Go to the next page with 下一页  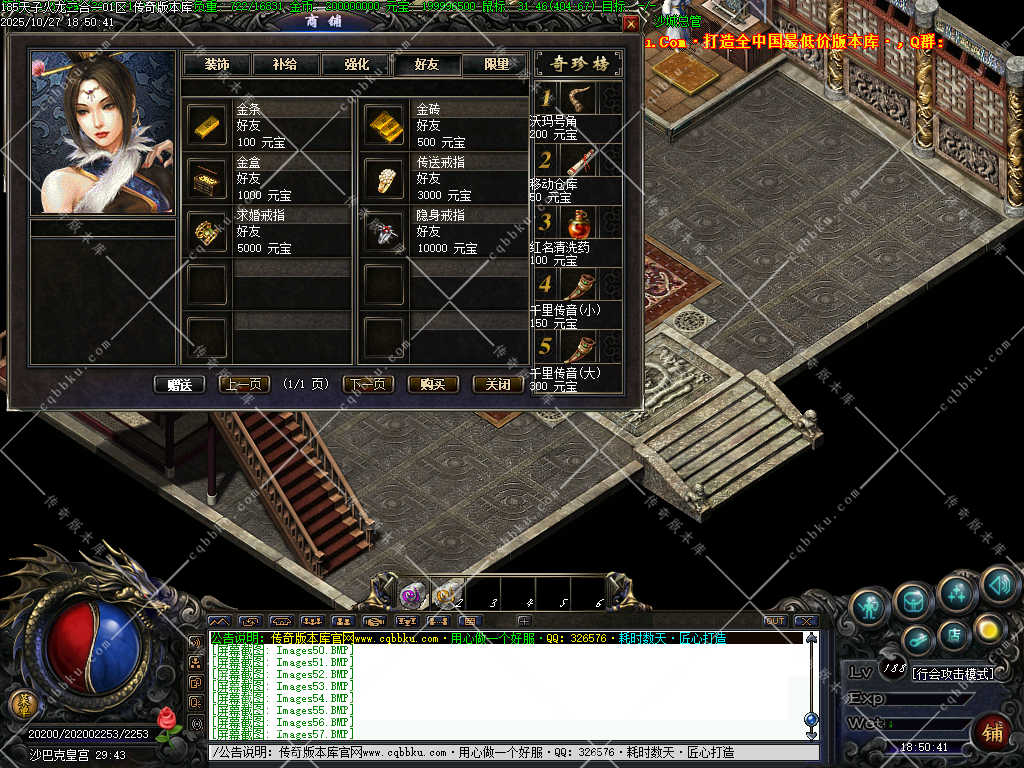(x=368, y=384)
